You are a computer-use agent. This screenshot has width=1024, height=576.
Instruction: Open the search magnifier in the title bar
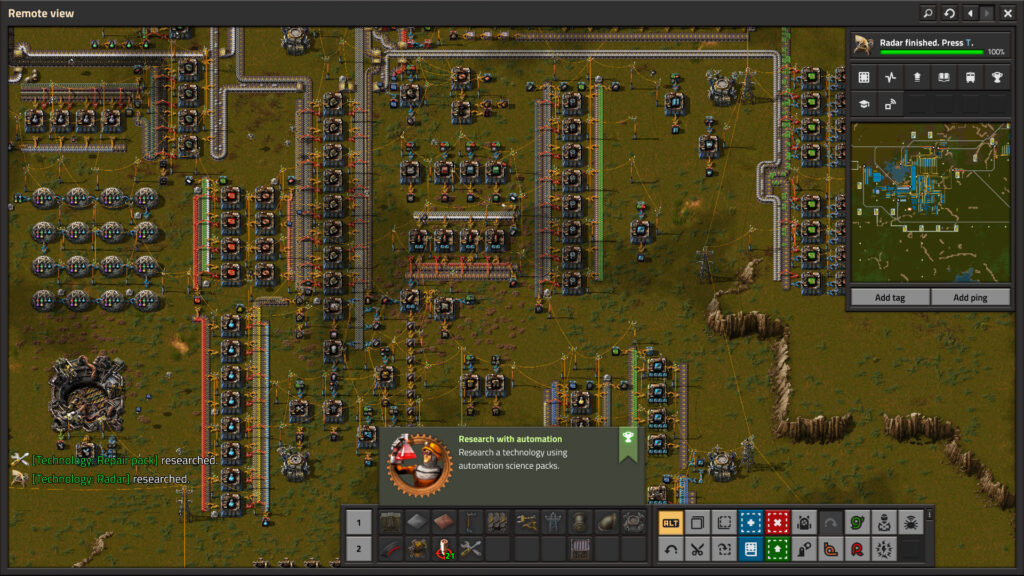tap(928, 13)
